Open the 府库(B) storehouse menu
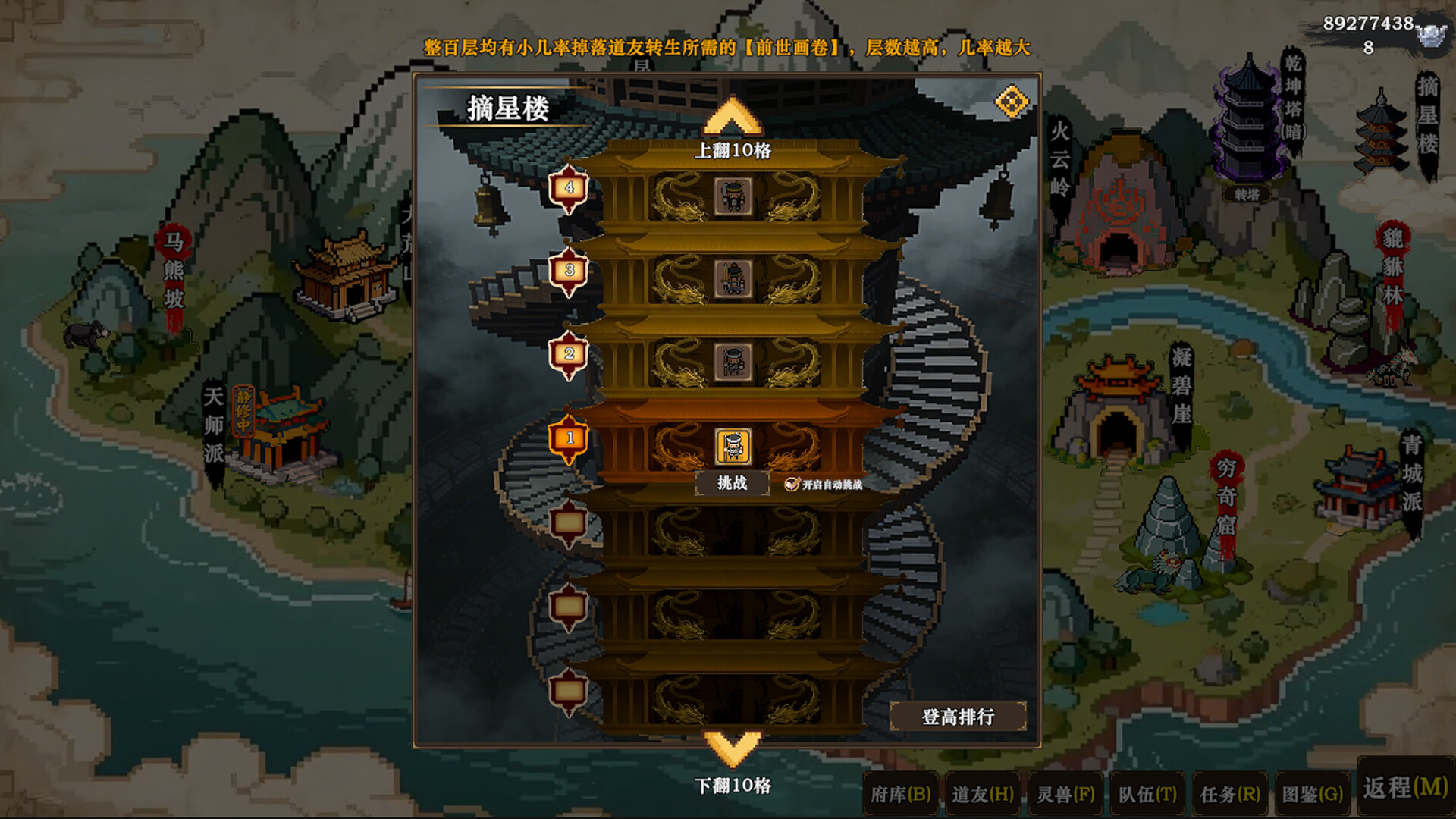This screenshot has width=1456, height=819. pyautogui.click(x=900, y=794)
